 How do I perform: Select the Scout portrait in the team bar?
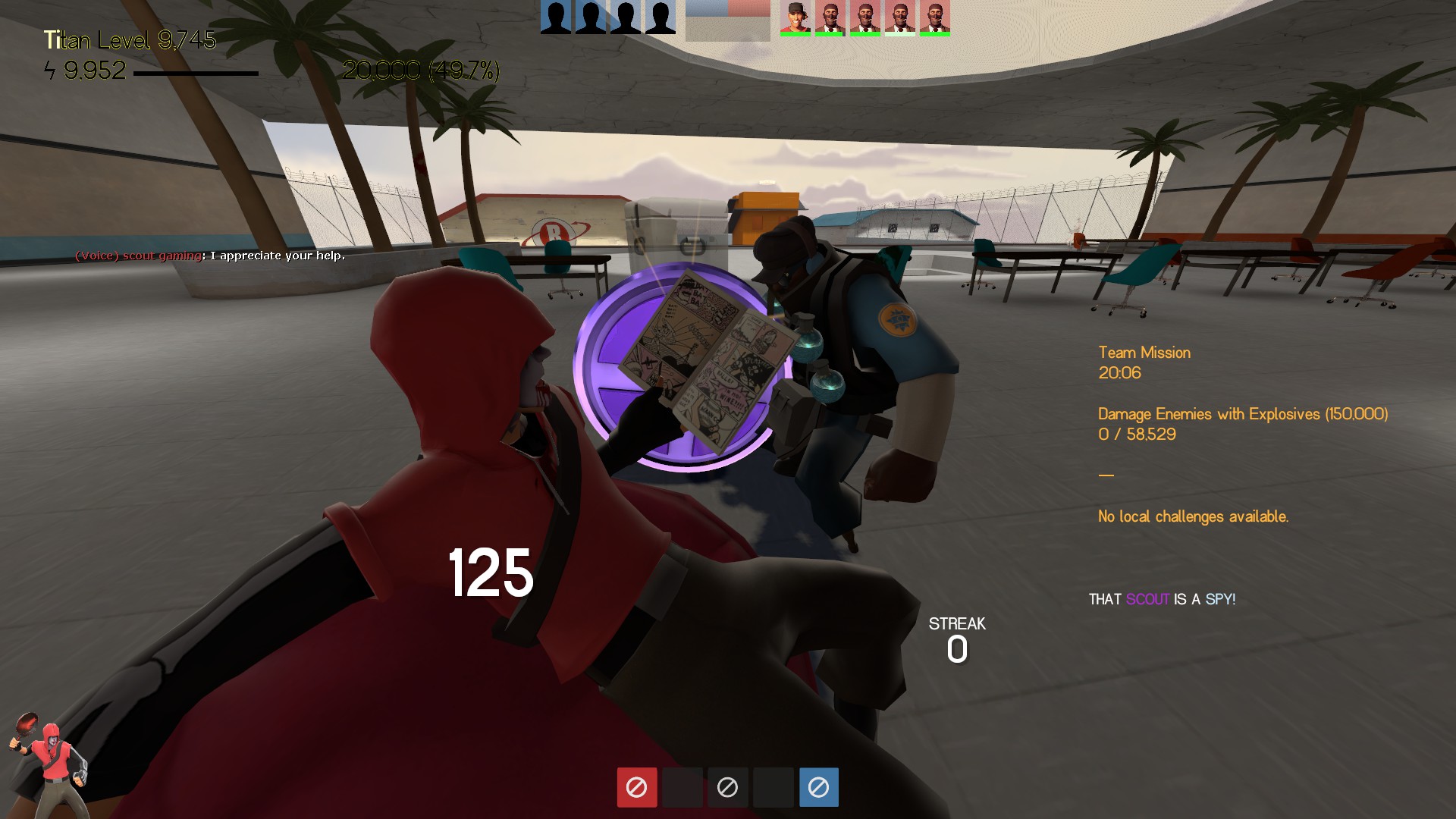pos(795,17)
